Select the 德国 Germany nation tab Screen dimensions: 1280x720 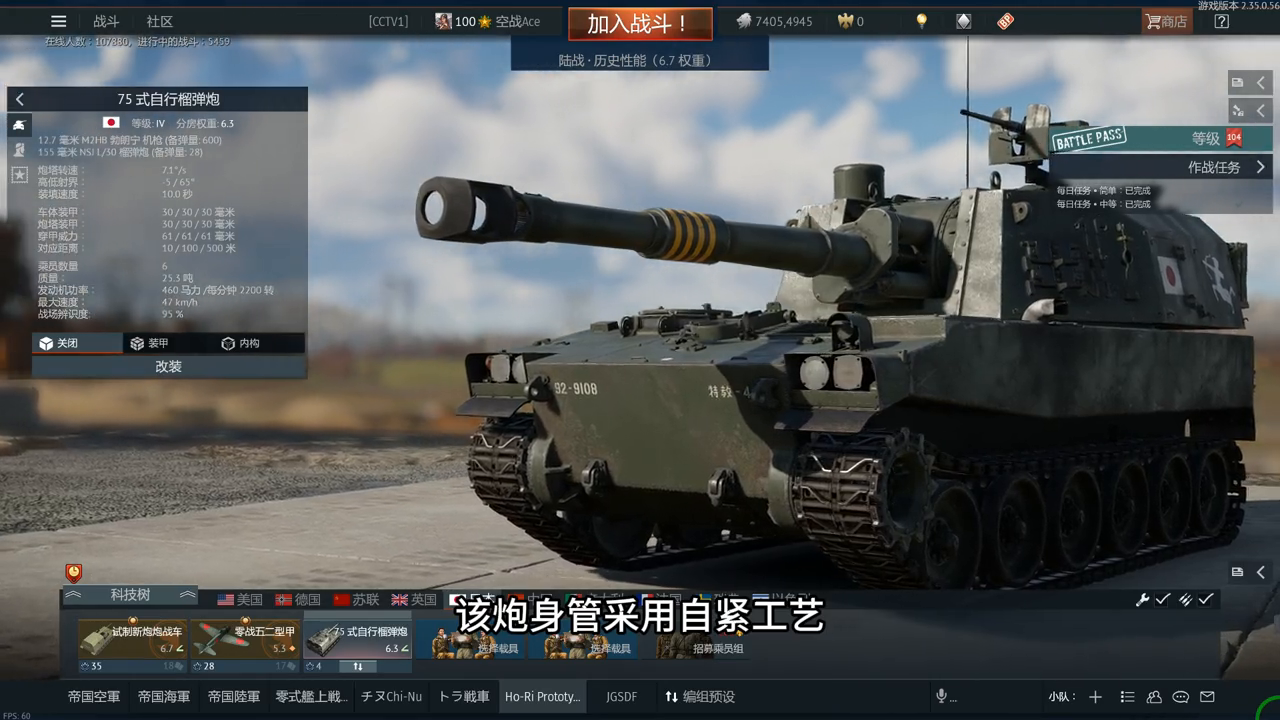pos(298,599)
